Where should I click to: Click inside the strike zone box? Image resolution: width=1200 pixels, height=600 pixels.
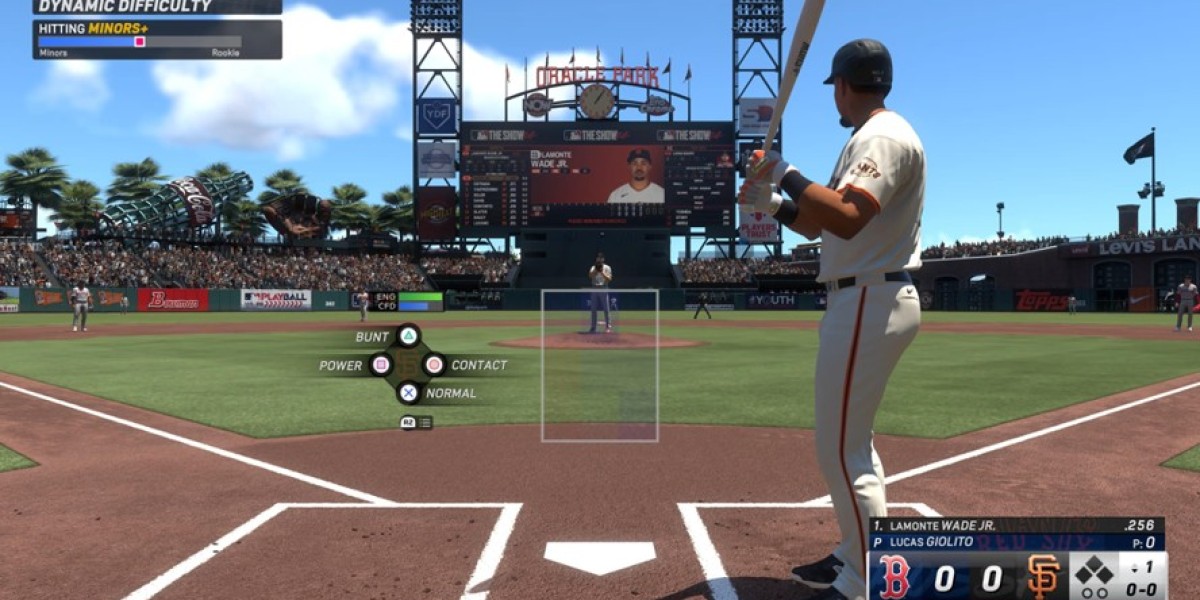click(600, 365)
